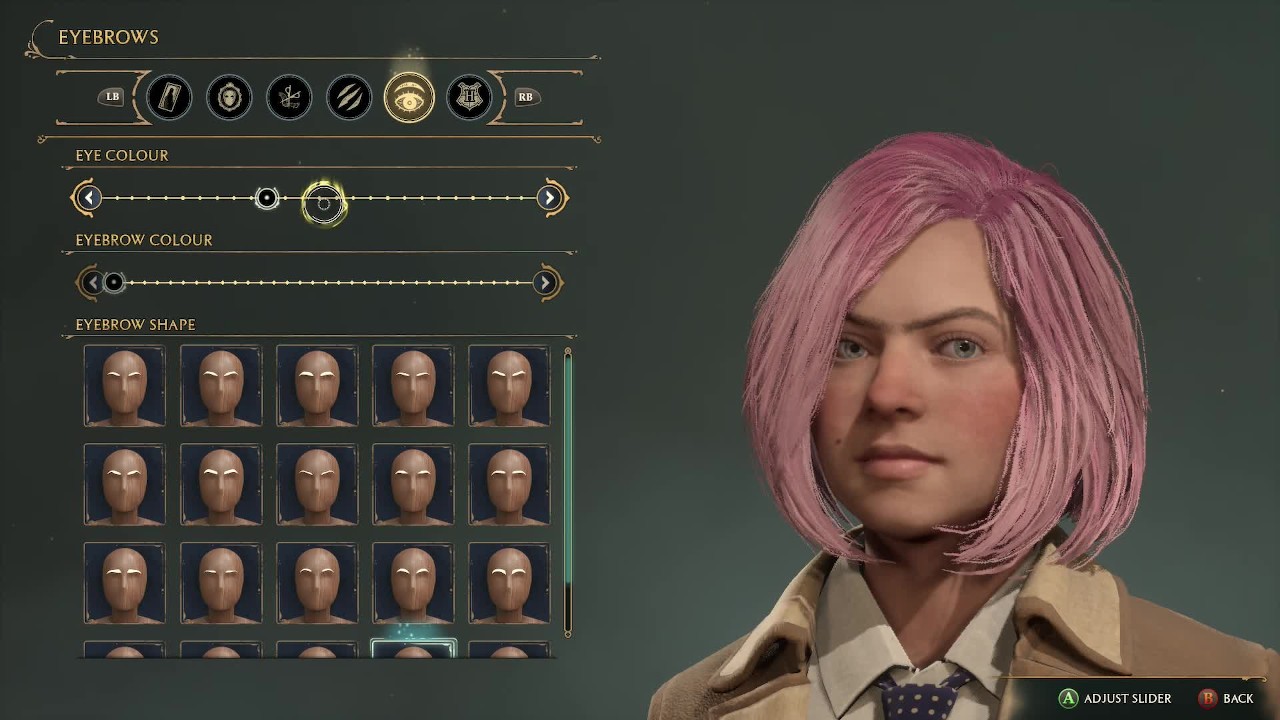
Task: Switch to the portrait card presets tab
Action: pyautogui.click(x=169, y=97)
